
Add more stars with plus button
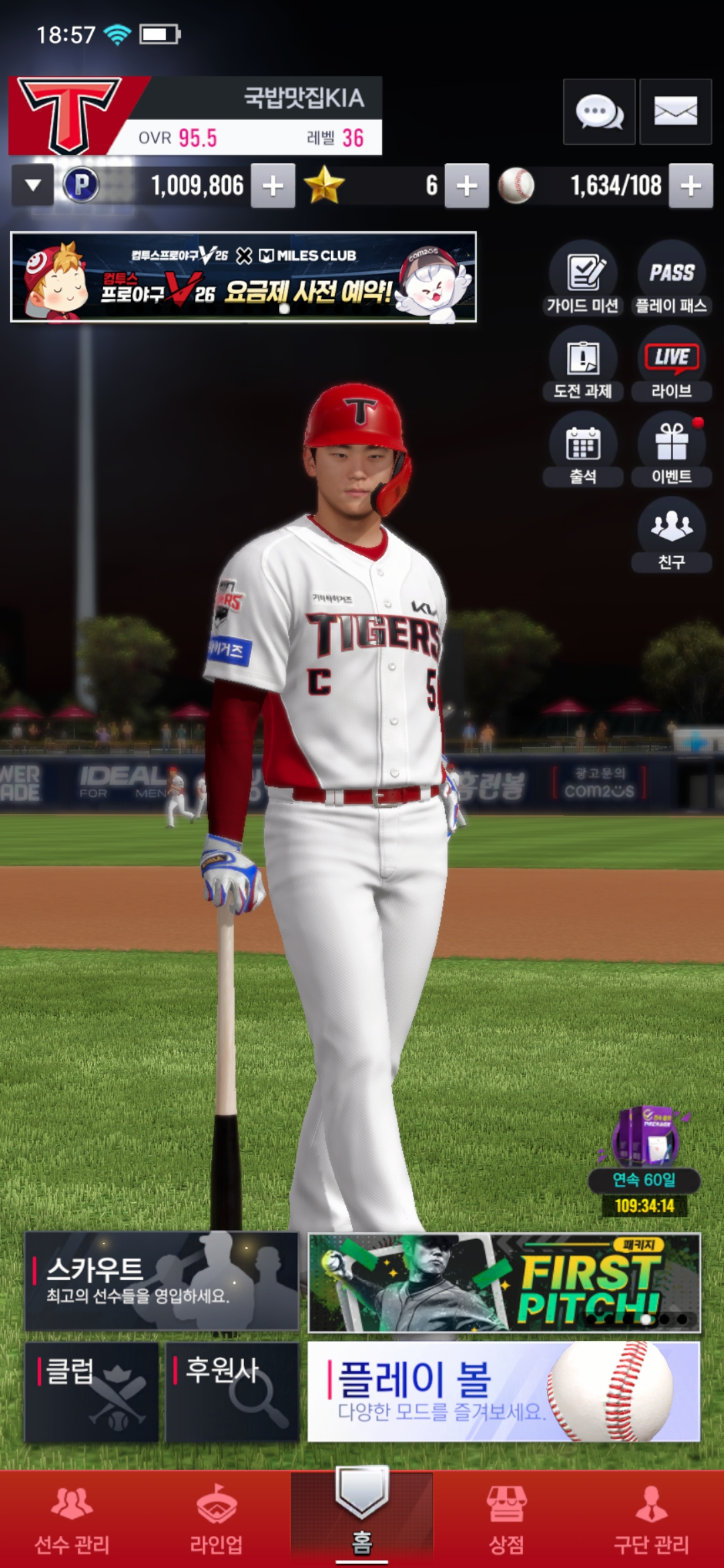coord(467,186)
